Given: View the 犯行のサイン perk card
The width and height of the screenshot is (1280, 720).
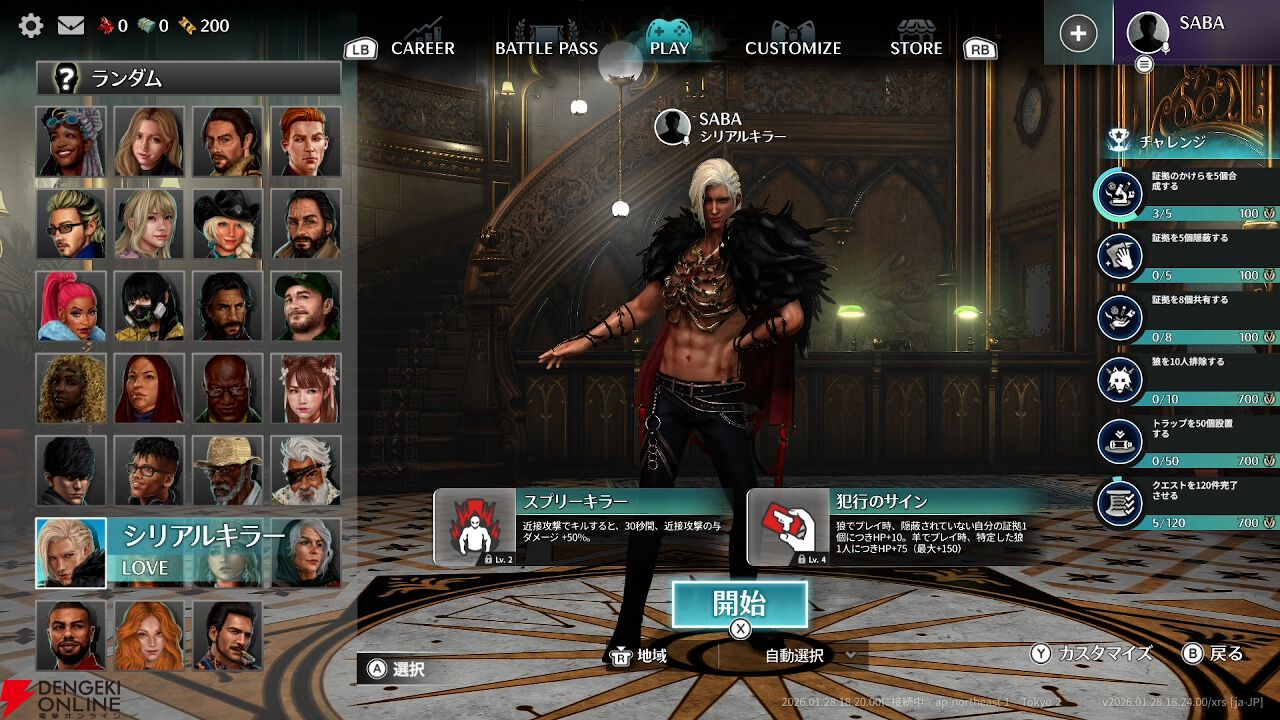Looking at the screenshot, I should [x=897, y=527].
